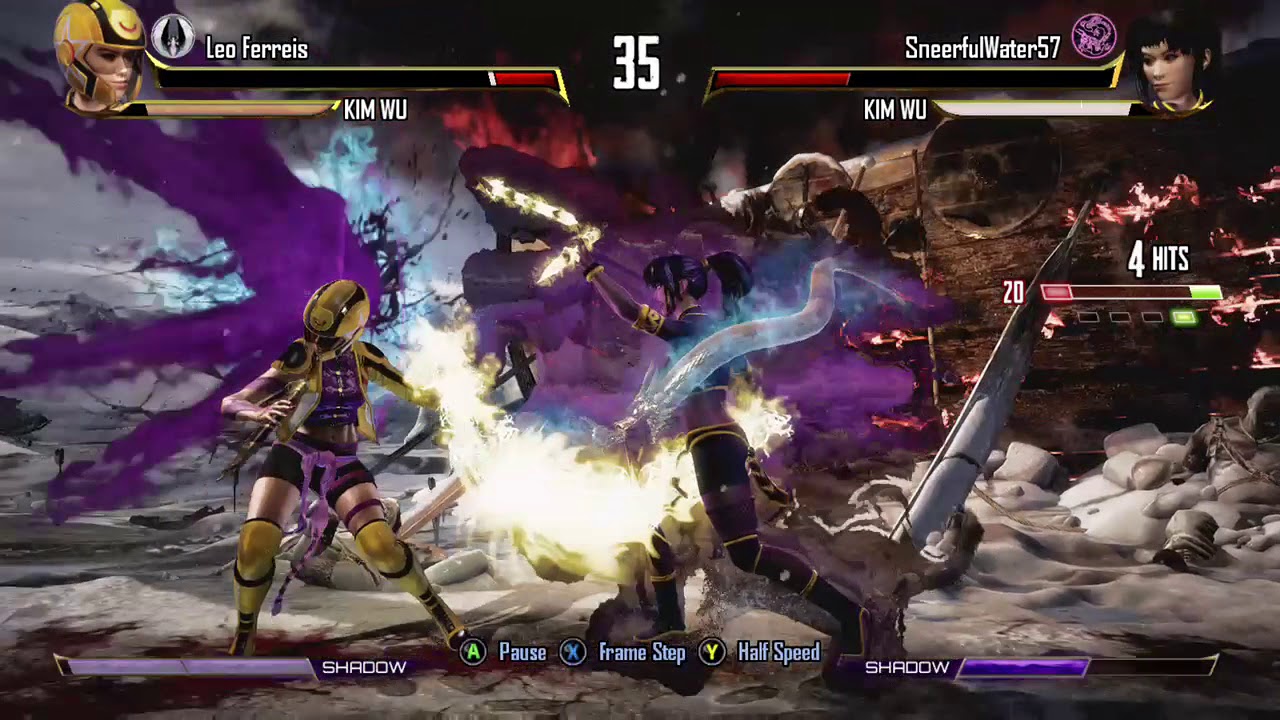Screen dimensions: 1280x720
Task: Select the silver emblem beside Leo Ferreis
Action: [172, 37]
